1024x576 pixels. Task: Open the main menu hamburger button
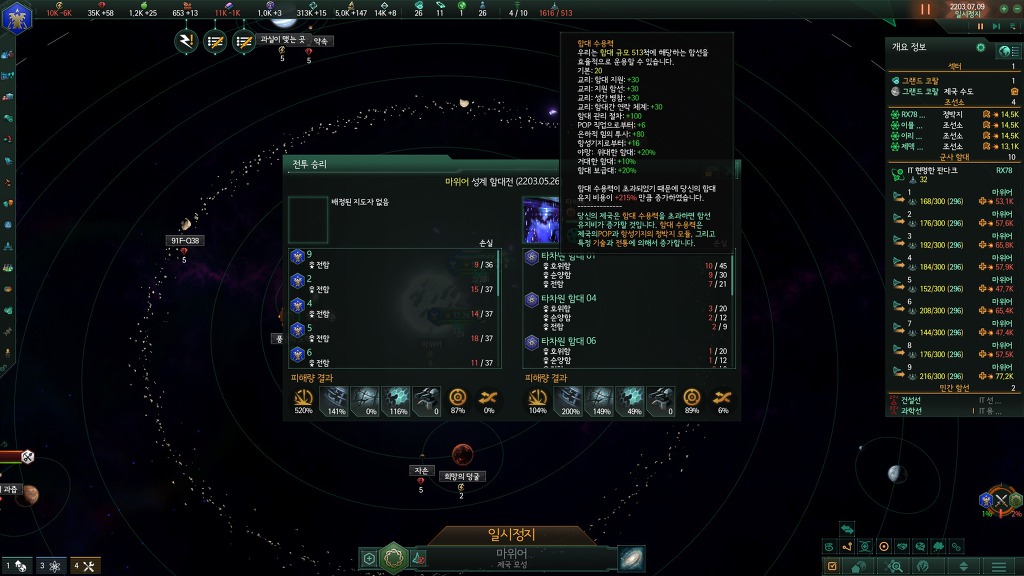coord(997,567)
